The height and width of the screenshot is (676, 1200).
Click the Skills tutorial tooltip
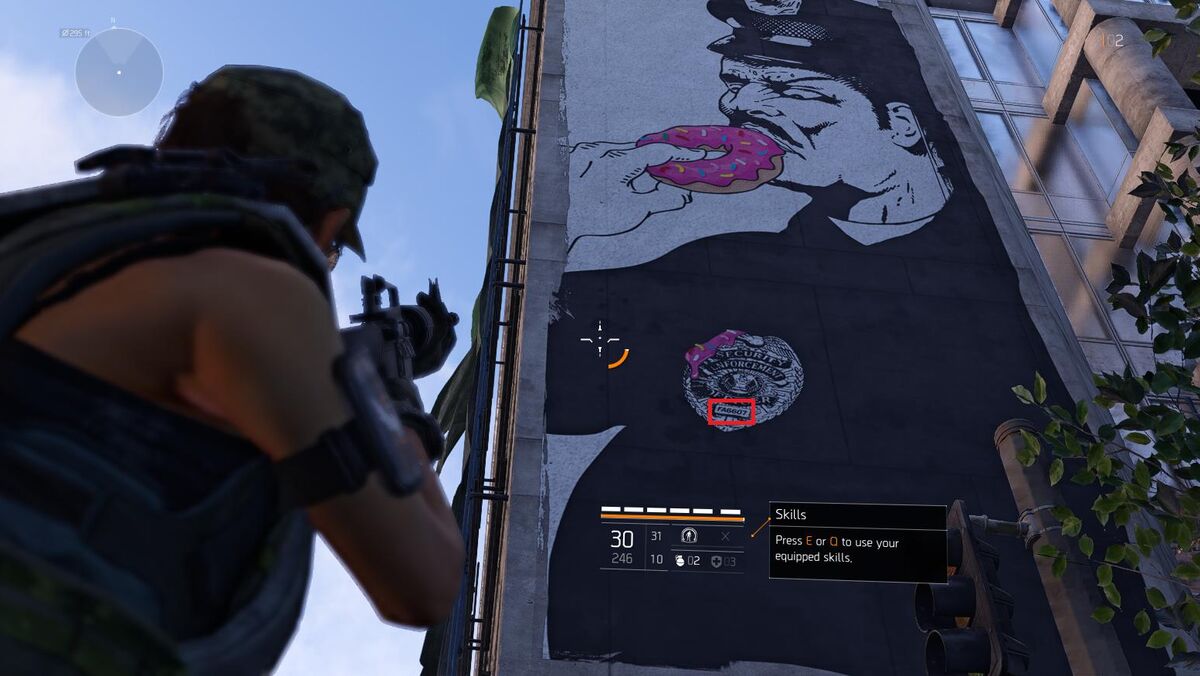coord(857,541)
